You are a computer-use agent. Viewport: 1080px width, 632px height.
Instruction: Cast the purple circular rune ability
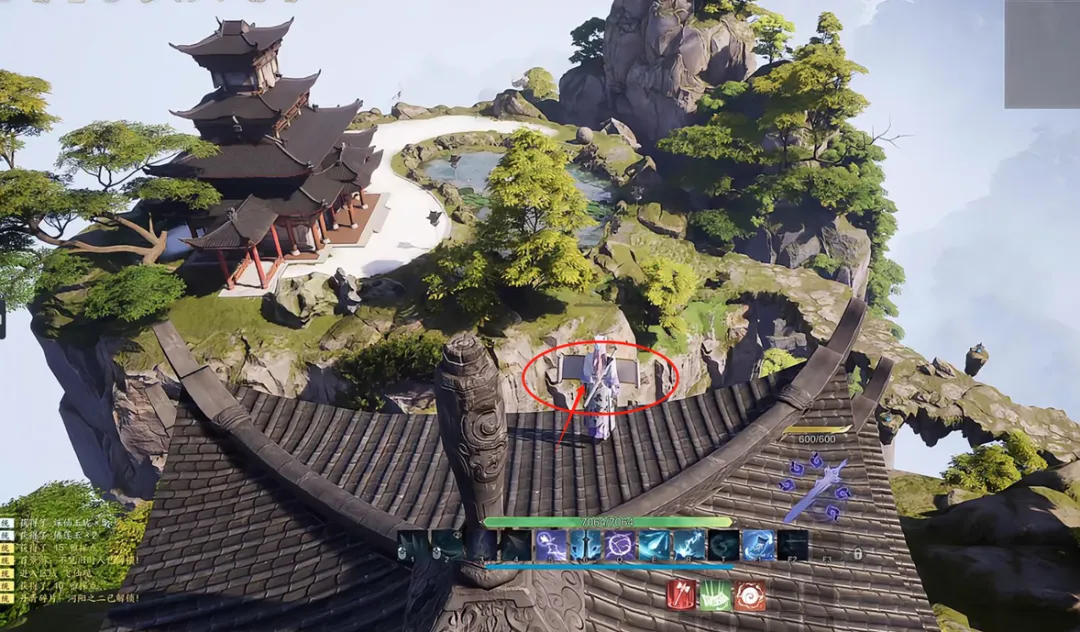coord(619,545)
